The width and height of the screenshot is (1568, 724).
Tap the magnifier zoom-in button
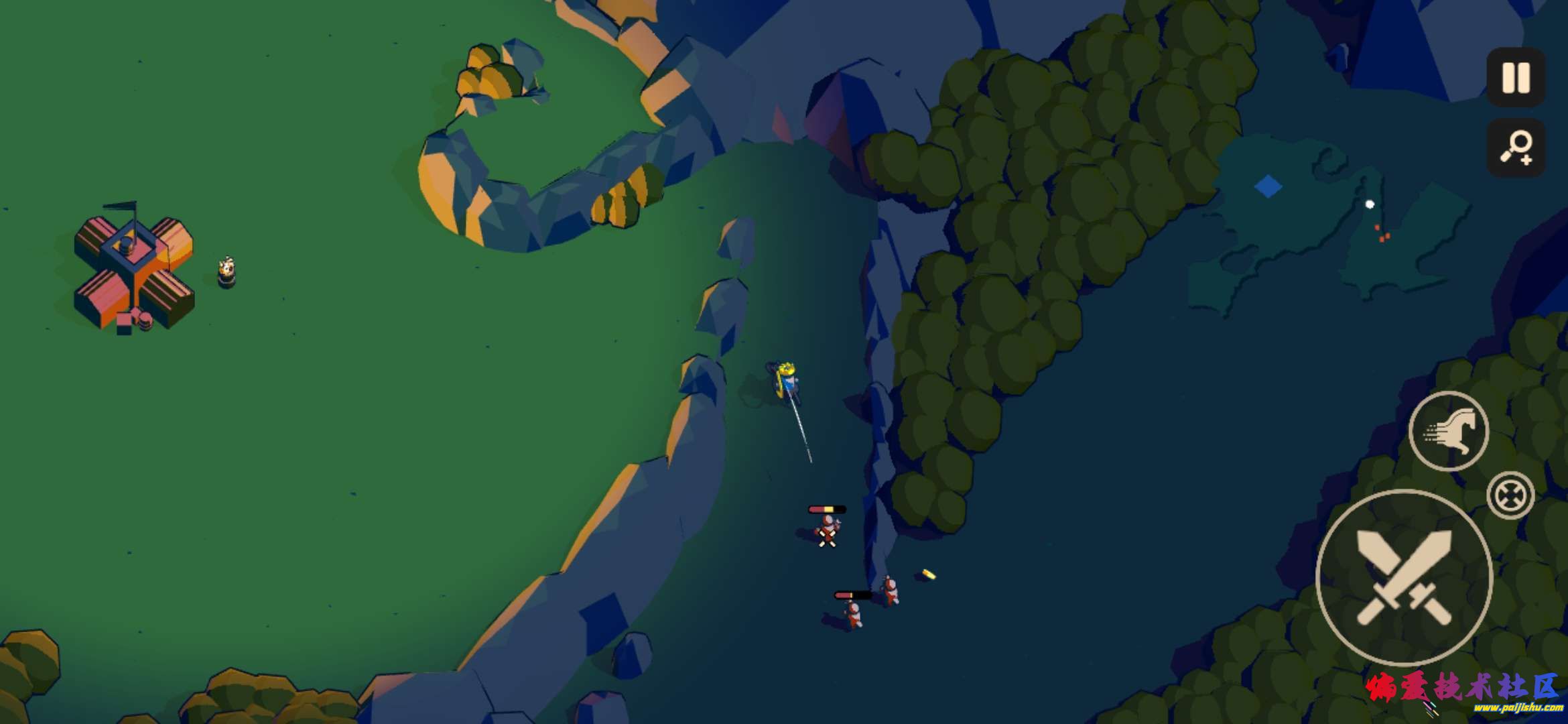[1516, 148]
